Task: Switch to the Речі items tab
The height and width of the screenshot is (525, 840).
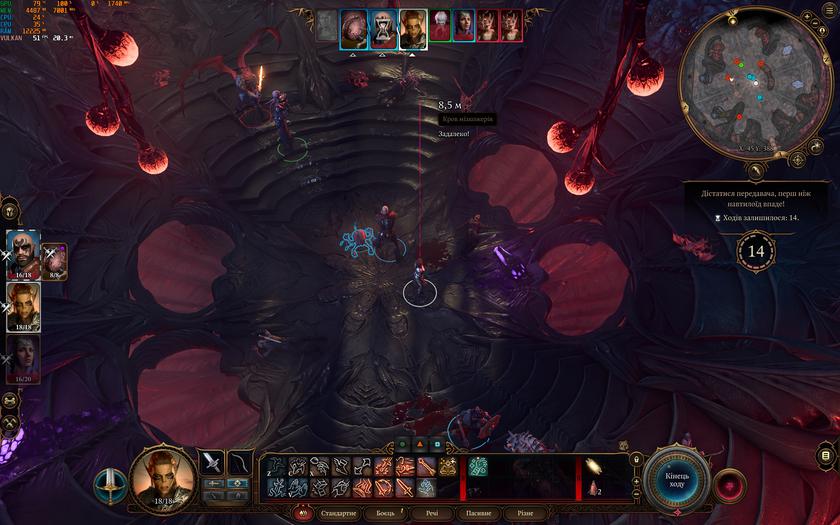Action: pos(432,513)
